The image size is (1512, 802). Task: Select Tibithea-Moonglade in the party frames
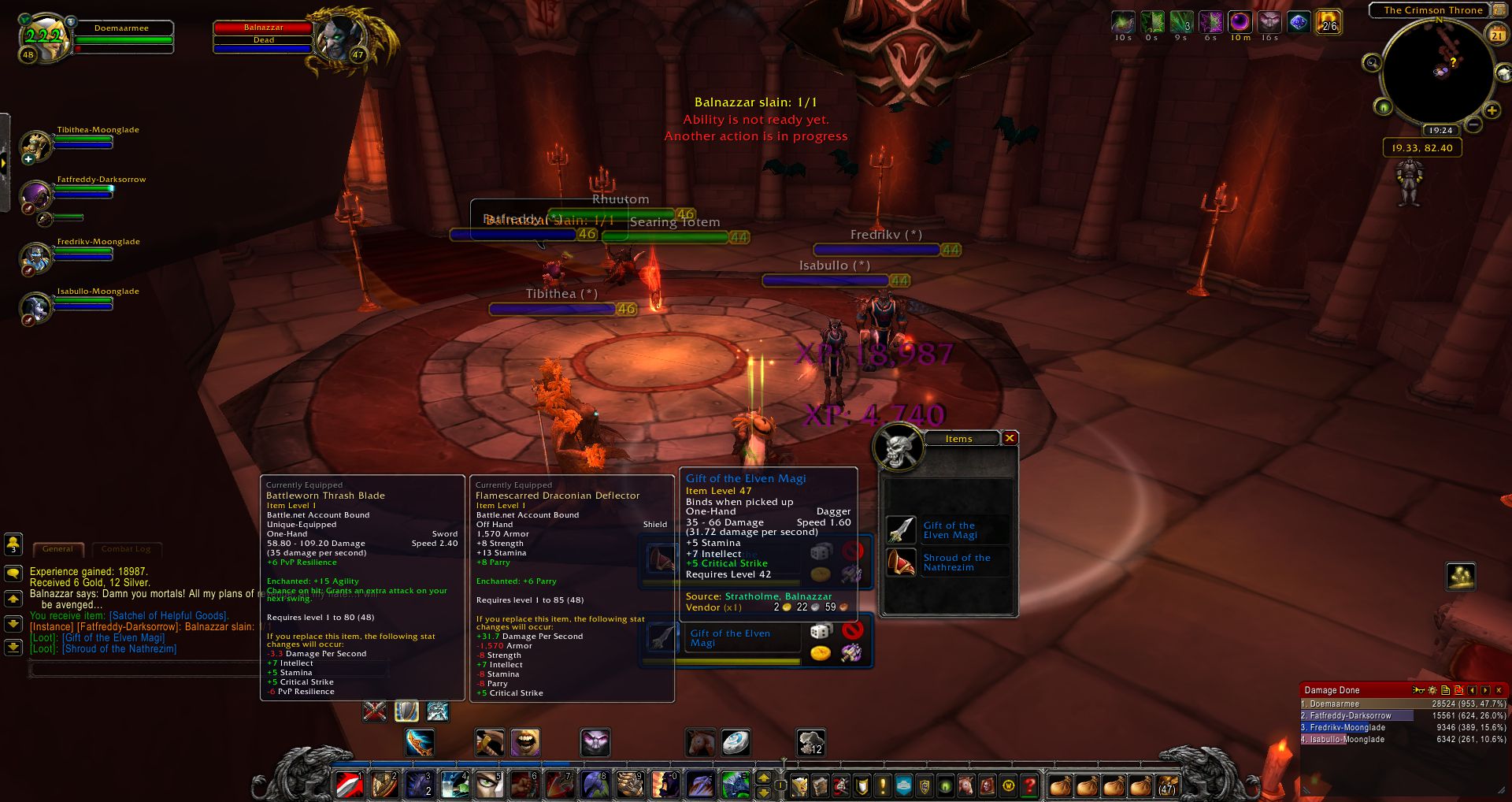[x=36, y=145]
